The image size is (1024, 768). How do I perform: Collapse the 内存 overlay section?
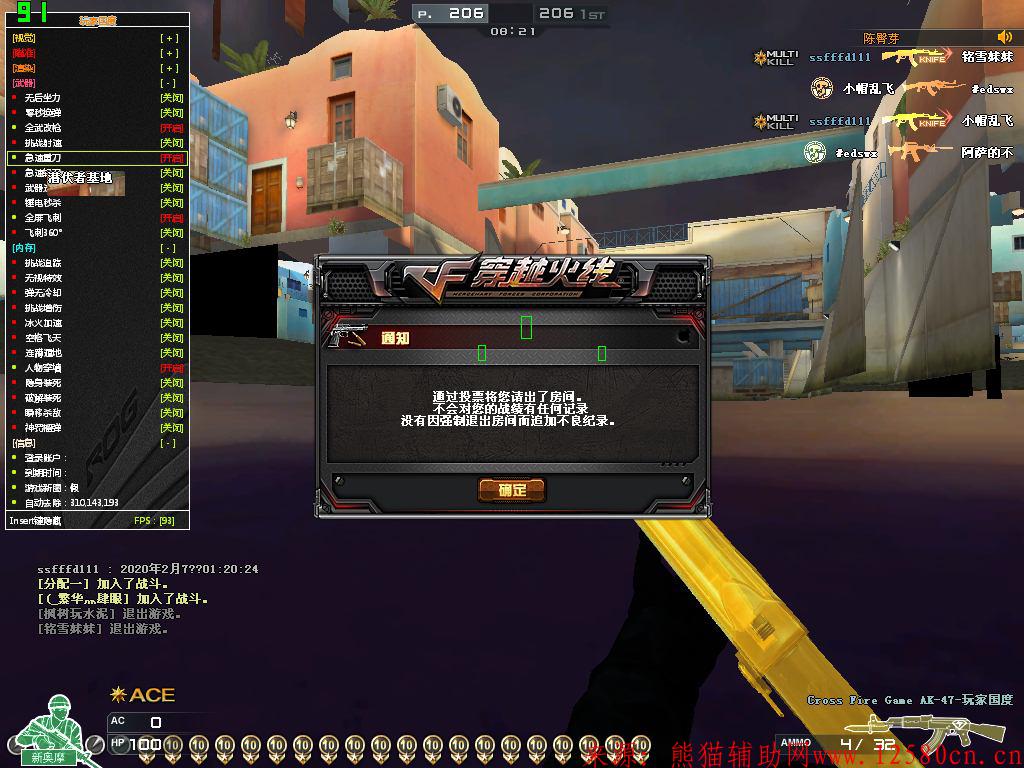pos(171,248)
